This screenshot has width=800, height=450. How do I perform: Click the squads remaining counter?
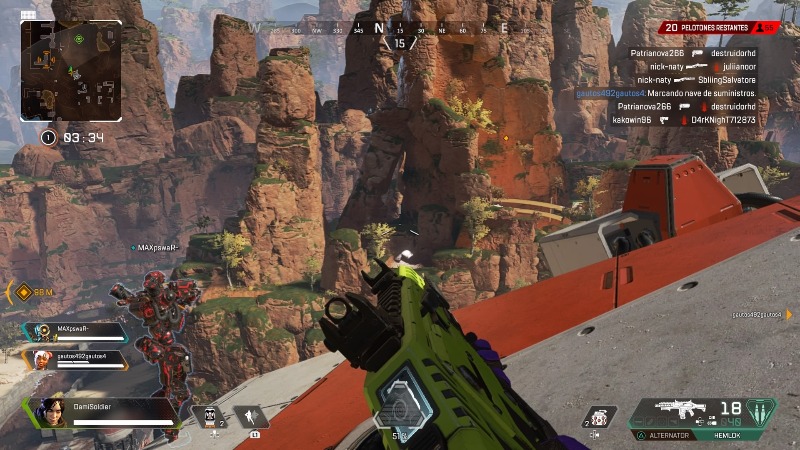[719, 28]
